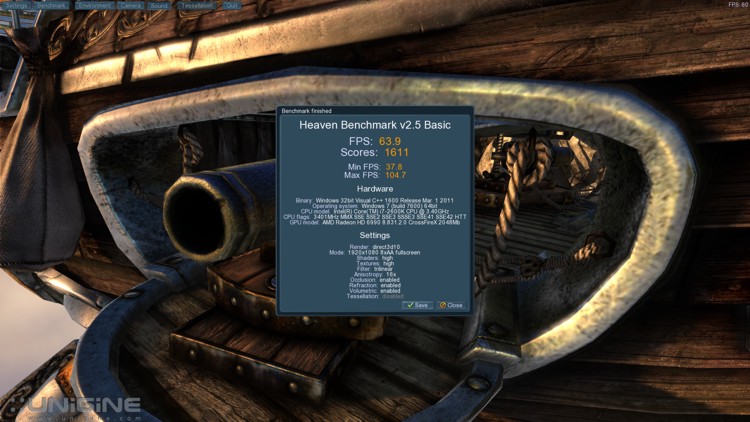The image size is (750, 422).
Task: Close the benchmark results dialog
Action: point(451,305)
